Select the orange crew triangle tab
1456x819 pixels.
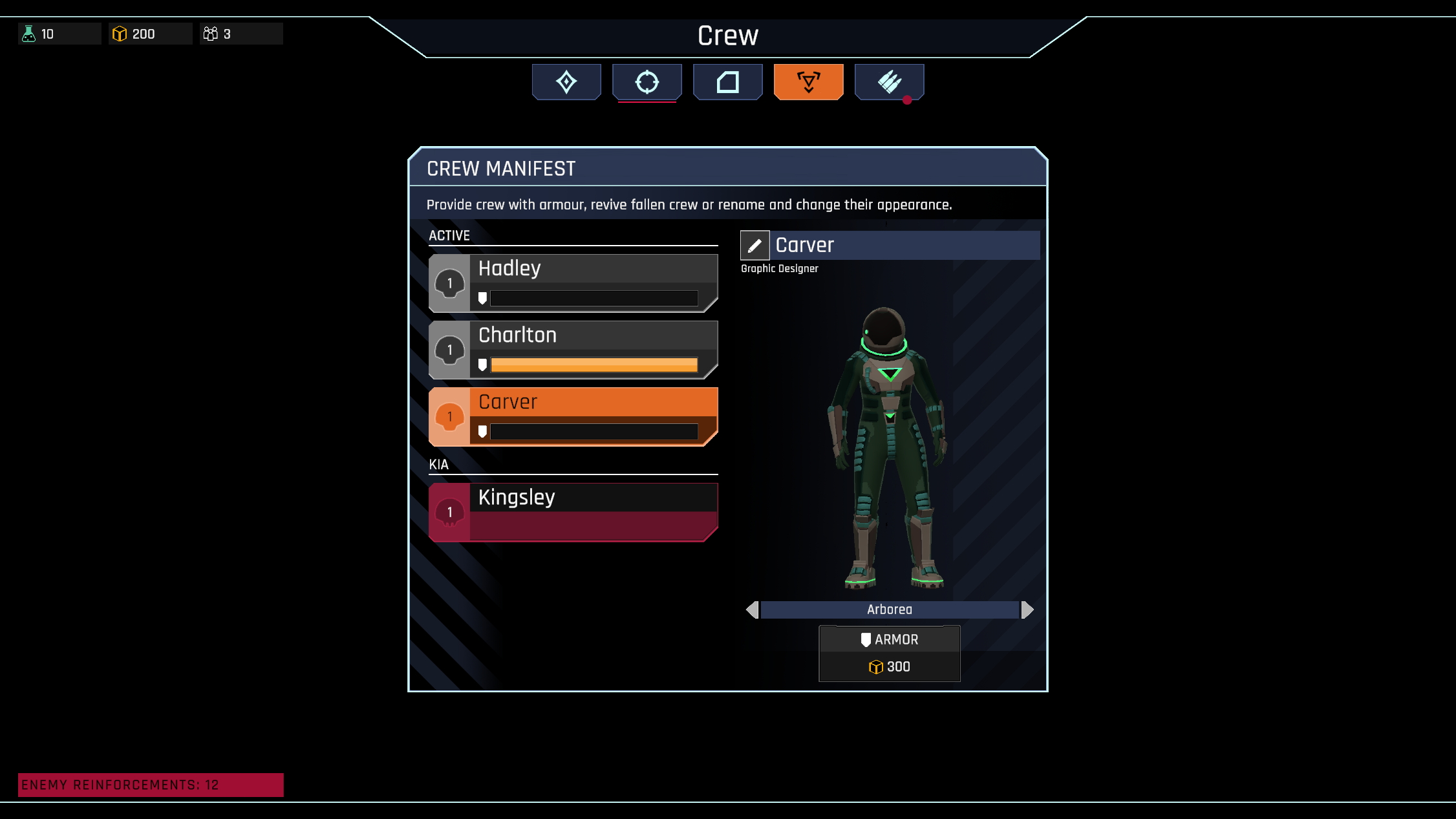808,82
